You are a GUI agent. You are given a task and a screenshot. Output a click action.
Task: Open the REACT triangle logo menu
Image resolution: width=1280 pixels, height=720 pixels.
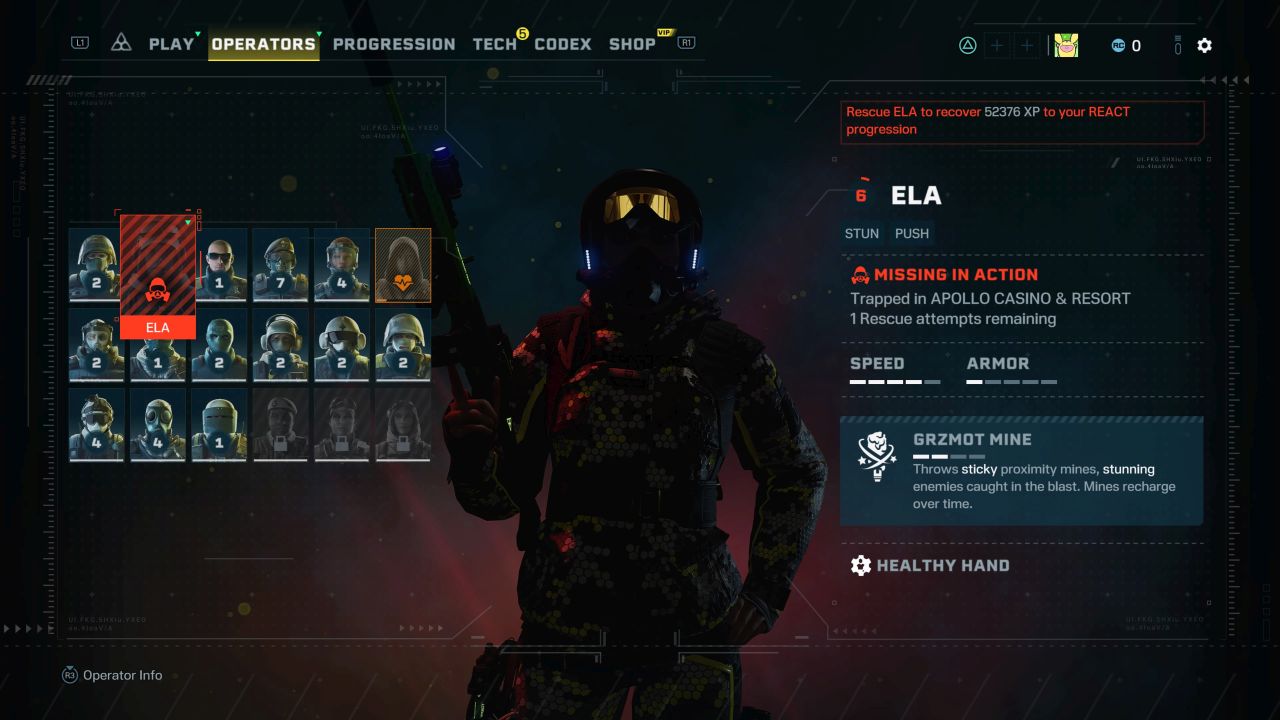121,43
